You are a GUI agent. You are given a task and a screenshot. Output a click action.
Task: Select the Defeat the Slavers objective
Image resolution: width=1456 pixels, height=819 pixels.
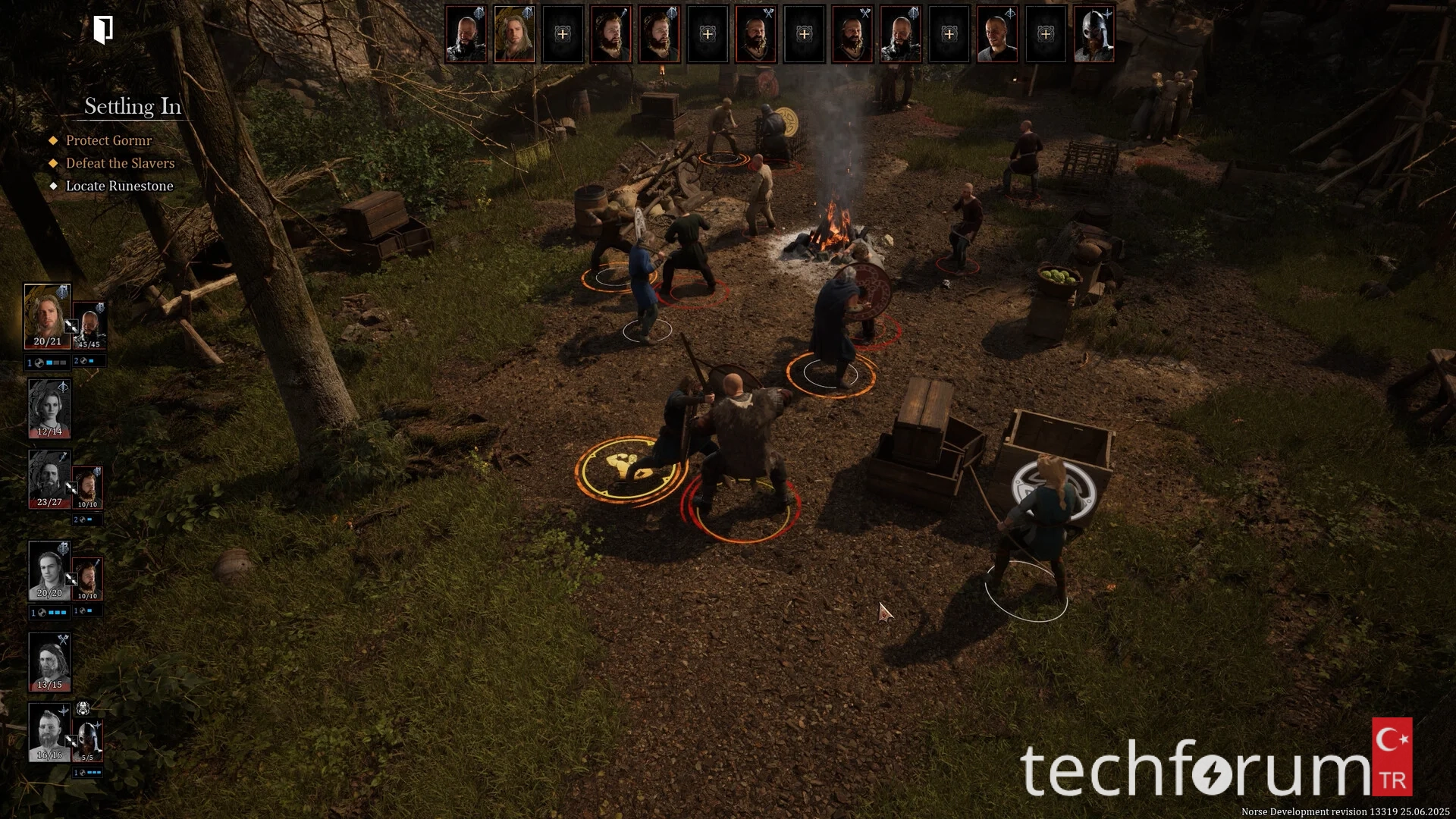(x=120, y=163)
